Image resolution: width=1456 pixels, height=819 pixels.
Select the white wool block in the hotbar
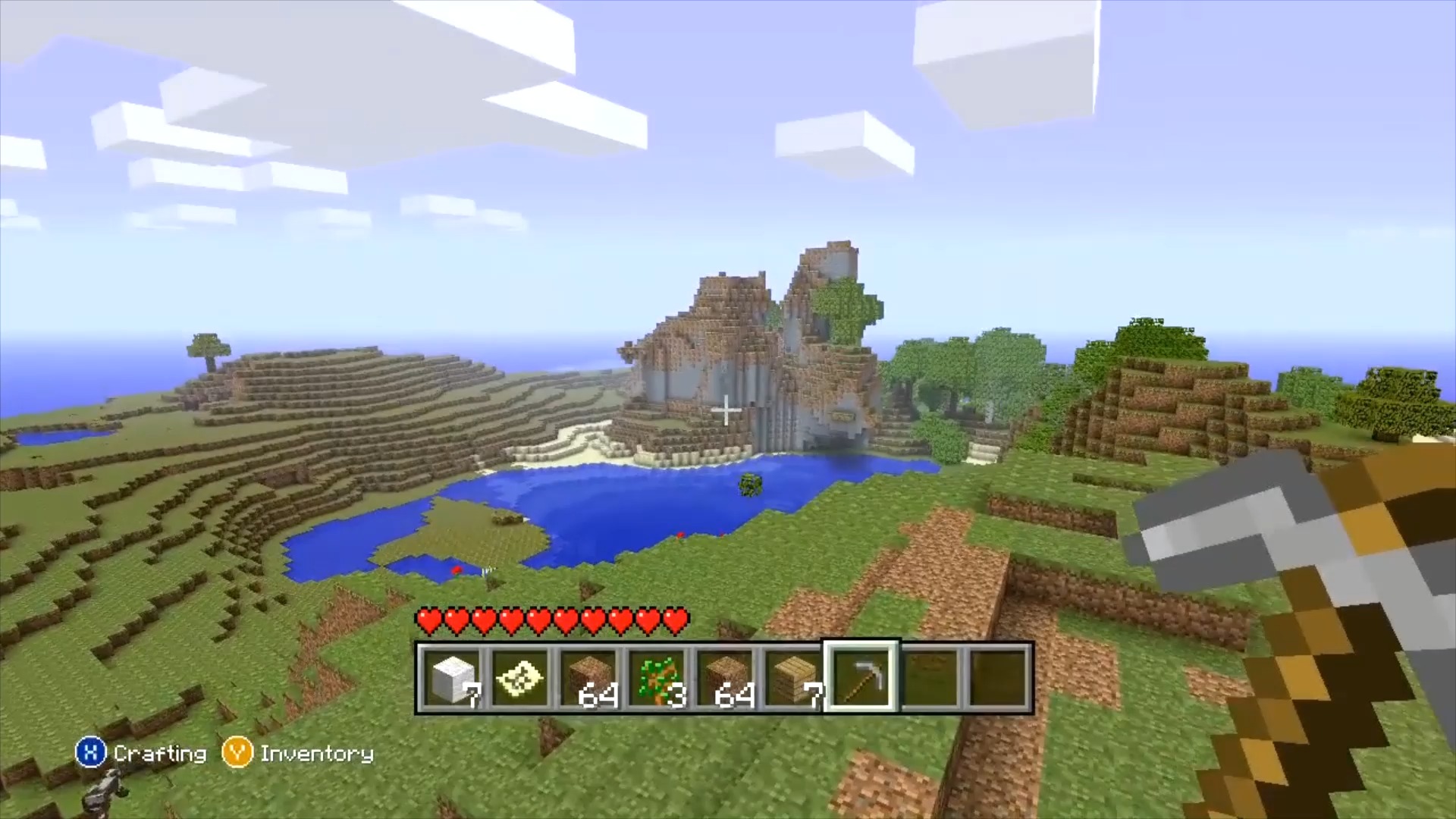point(451,677)
